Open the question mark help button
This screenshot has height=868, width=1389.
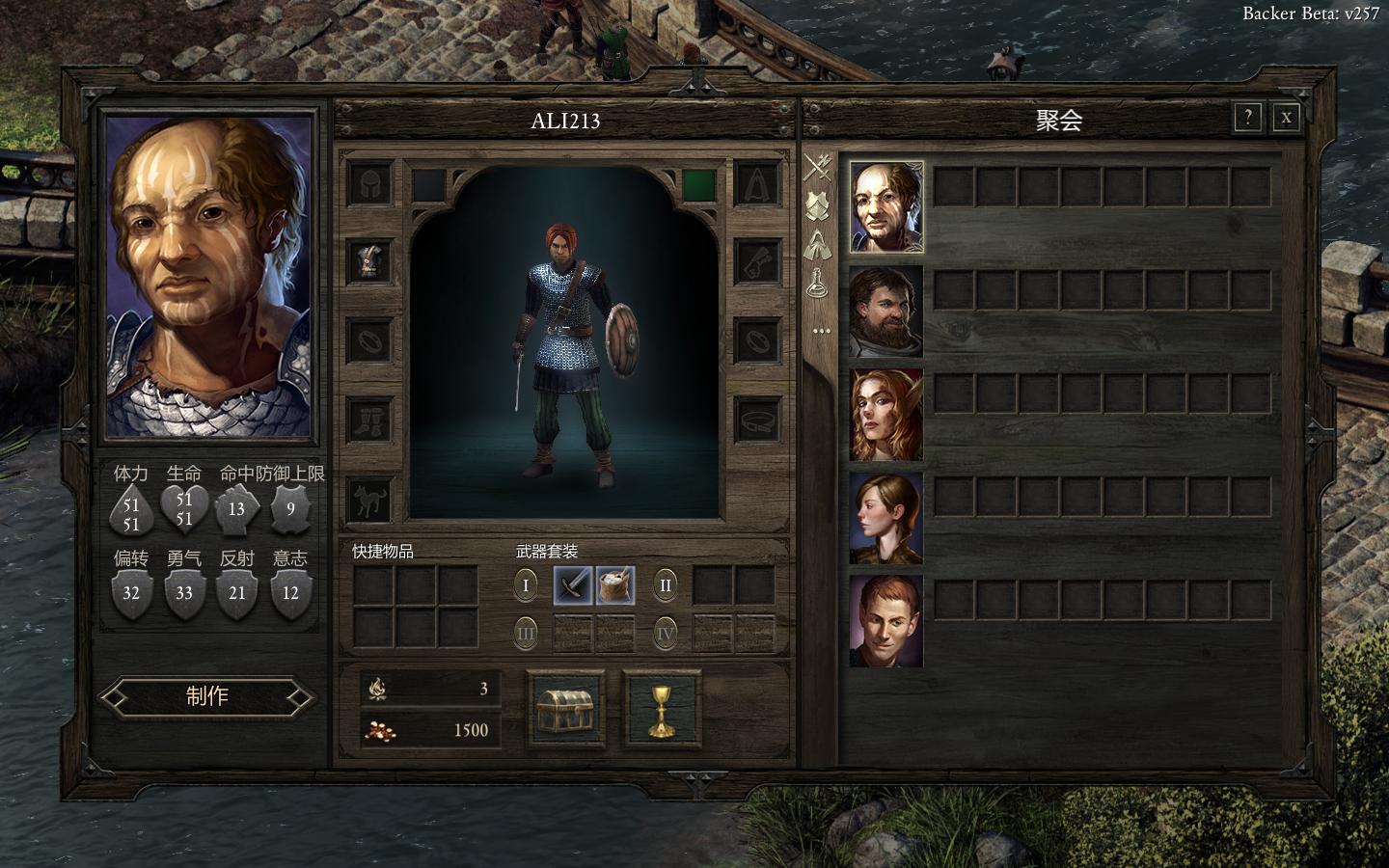click(1247, 118)
